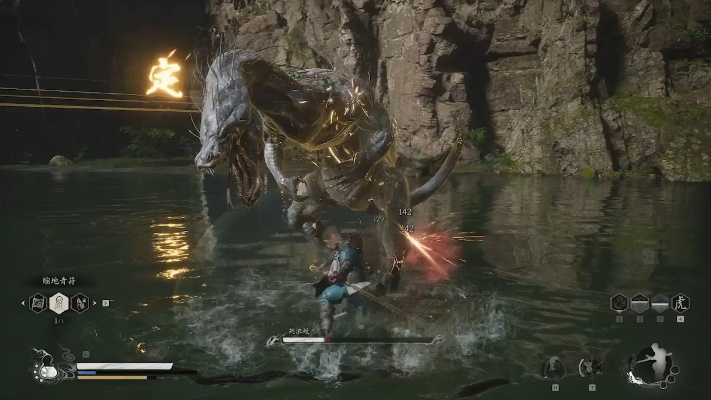Select the hand-symbol quick-item hexagon
This screenshot has height=400, width=711.
(x=79, y=302)
